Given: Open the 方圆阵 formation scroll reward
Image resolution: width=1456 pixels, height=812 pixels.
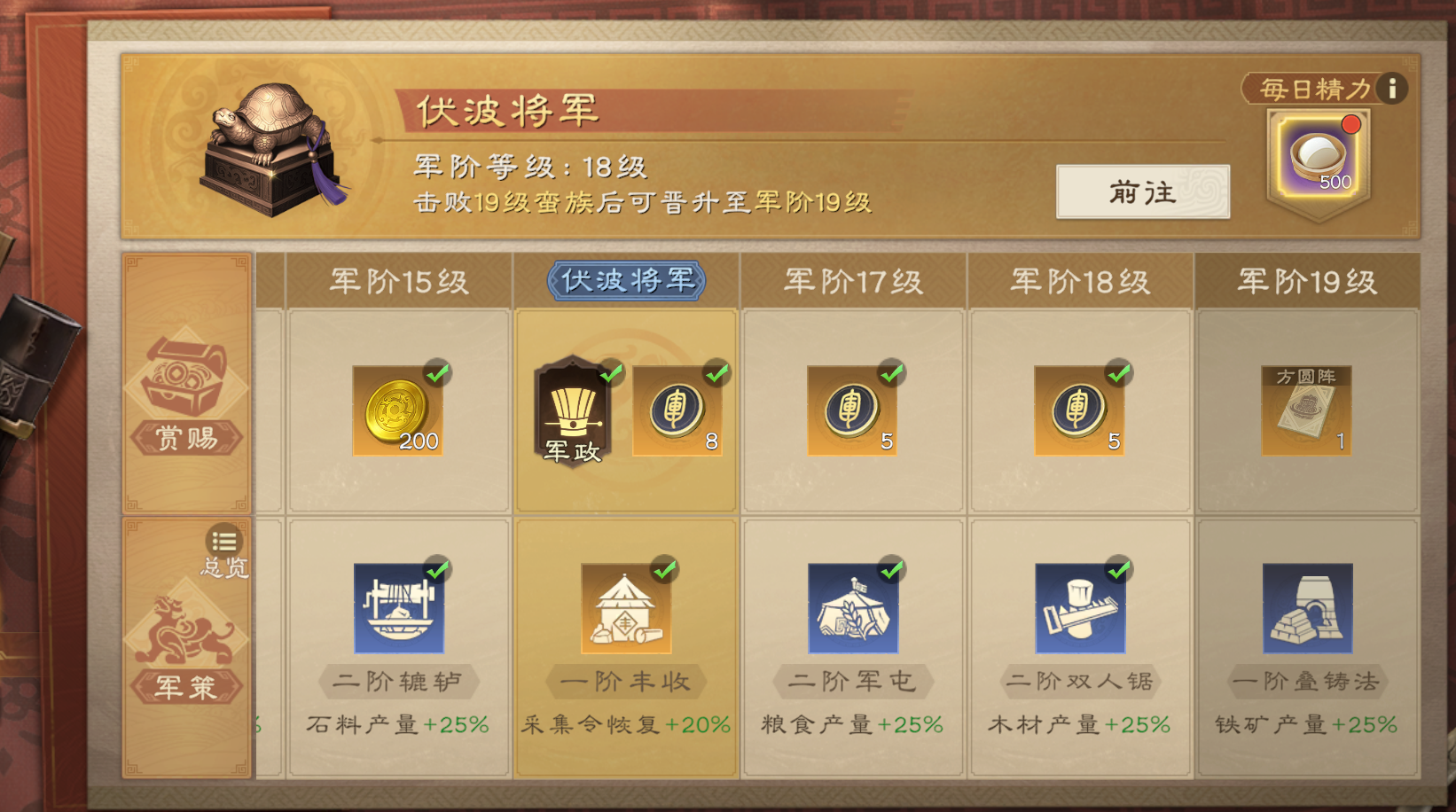Looking at the screenshot, I should click(x=1305, y=410).
